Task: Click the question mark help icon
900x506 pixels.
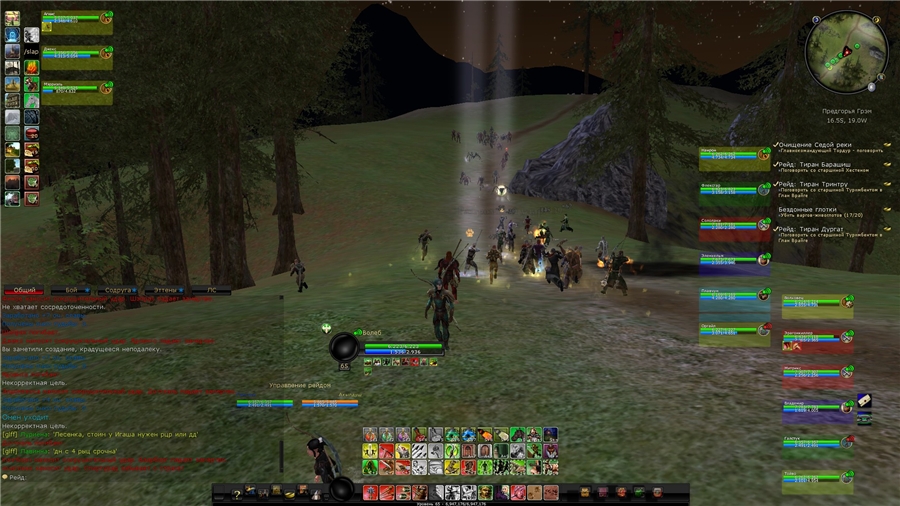Action: click(x=237, y=494)
